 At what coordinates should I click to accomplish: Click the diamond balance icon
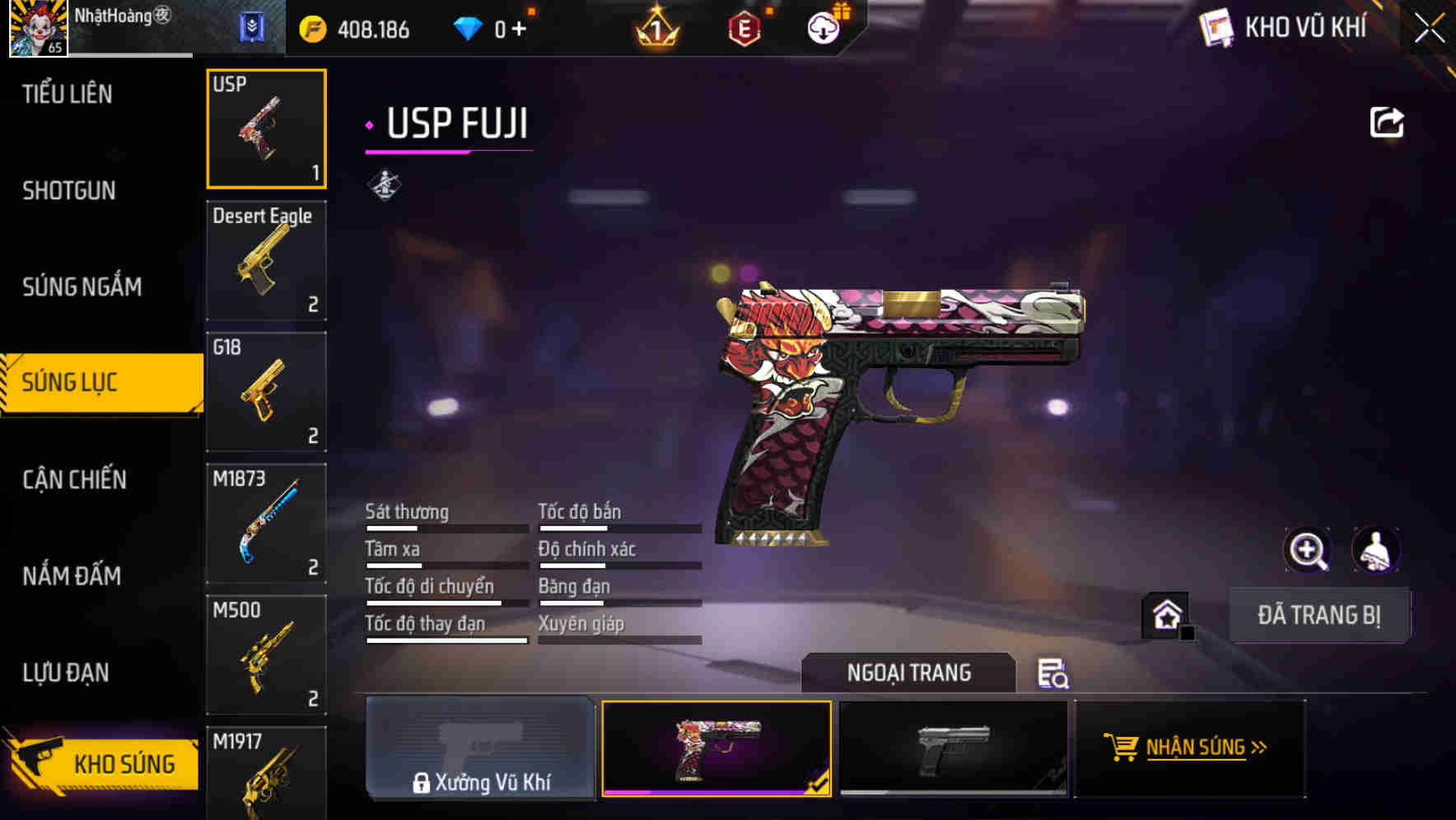pyautogui.click(x=469, y=27)
